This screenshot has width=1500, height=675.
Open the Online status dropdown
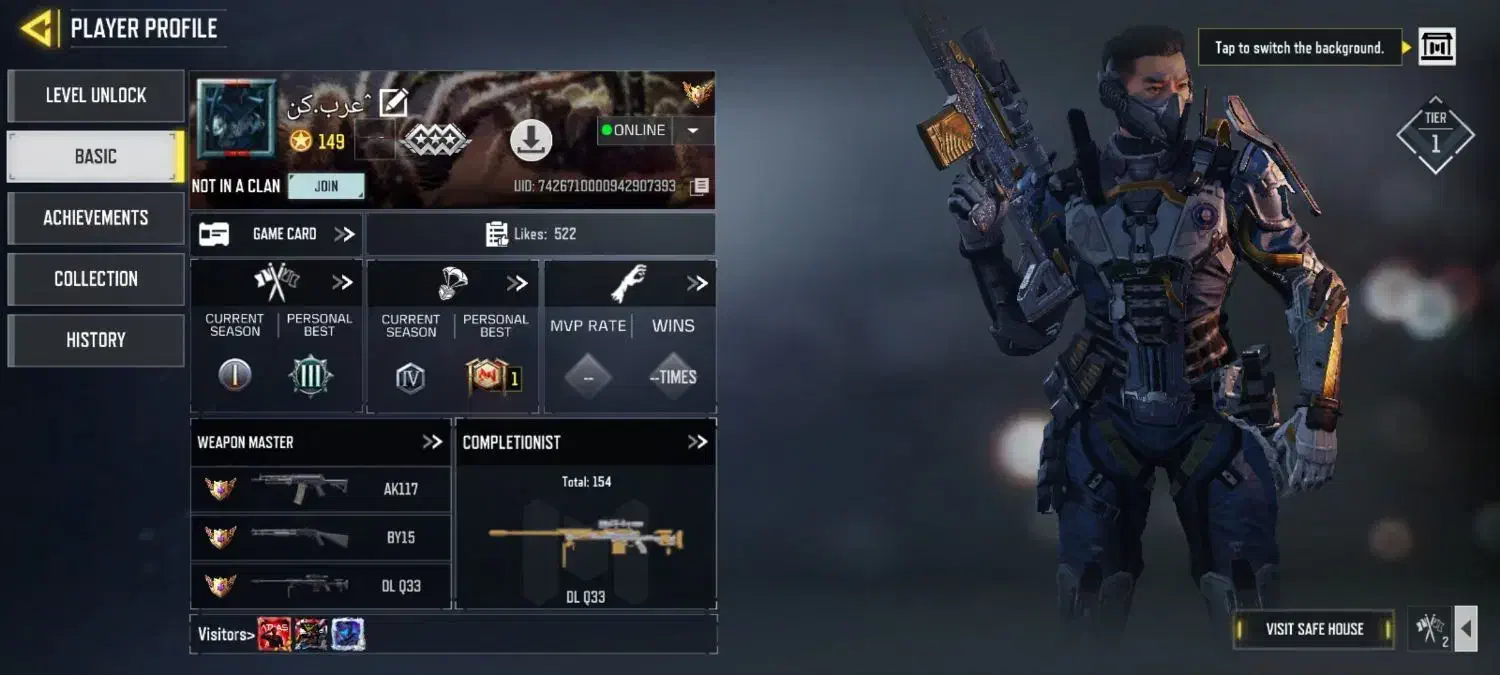pos(693,131)
